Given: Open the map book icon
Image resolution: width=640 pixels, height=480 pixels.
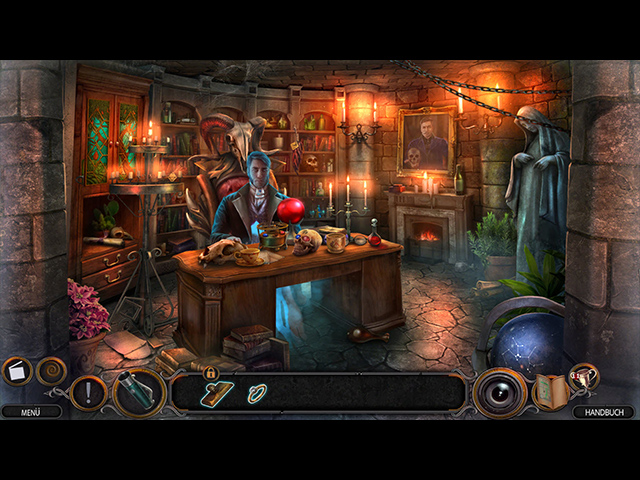Looking at the screenshot, I should 549,391.
